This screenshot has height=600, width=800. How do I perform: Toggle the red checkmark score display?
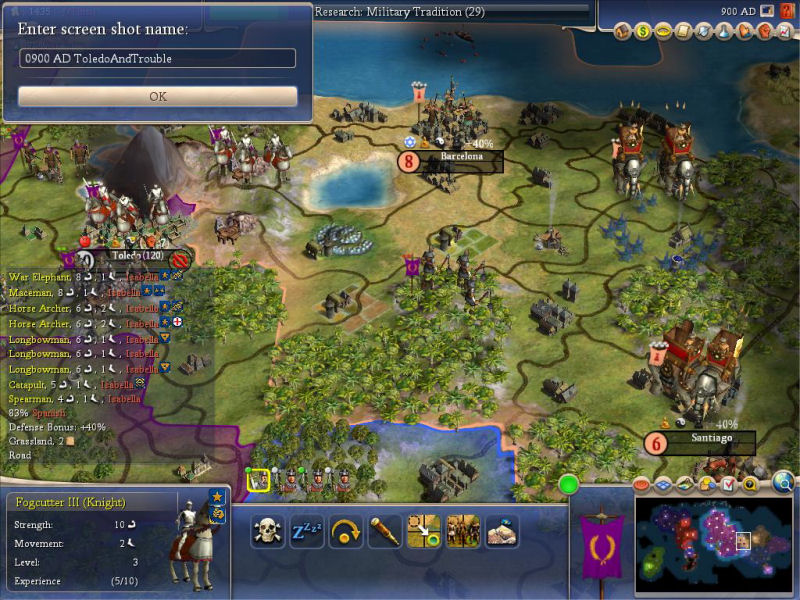pos(728,484)
